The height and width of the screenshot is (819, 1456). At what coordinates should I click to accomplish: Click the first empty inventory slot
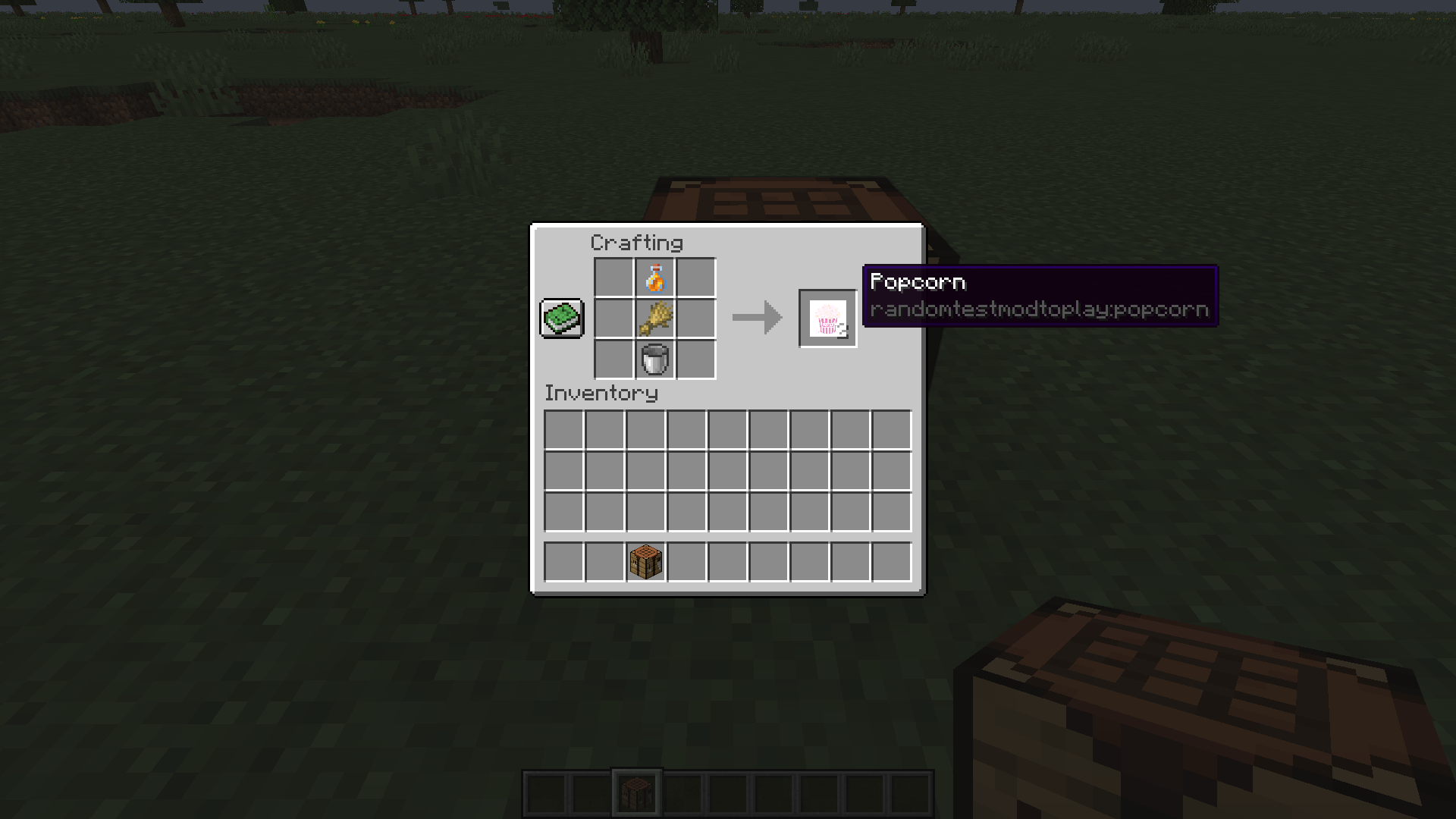563,428
